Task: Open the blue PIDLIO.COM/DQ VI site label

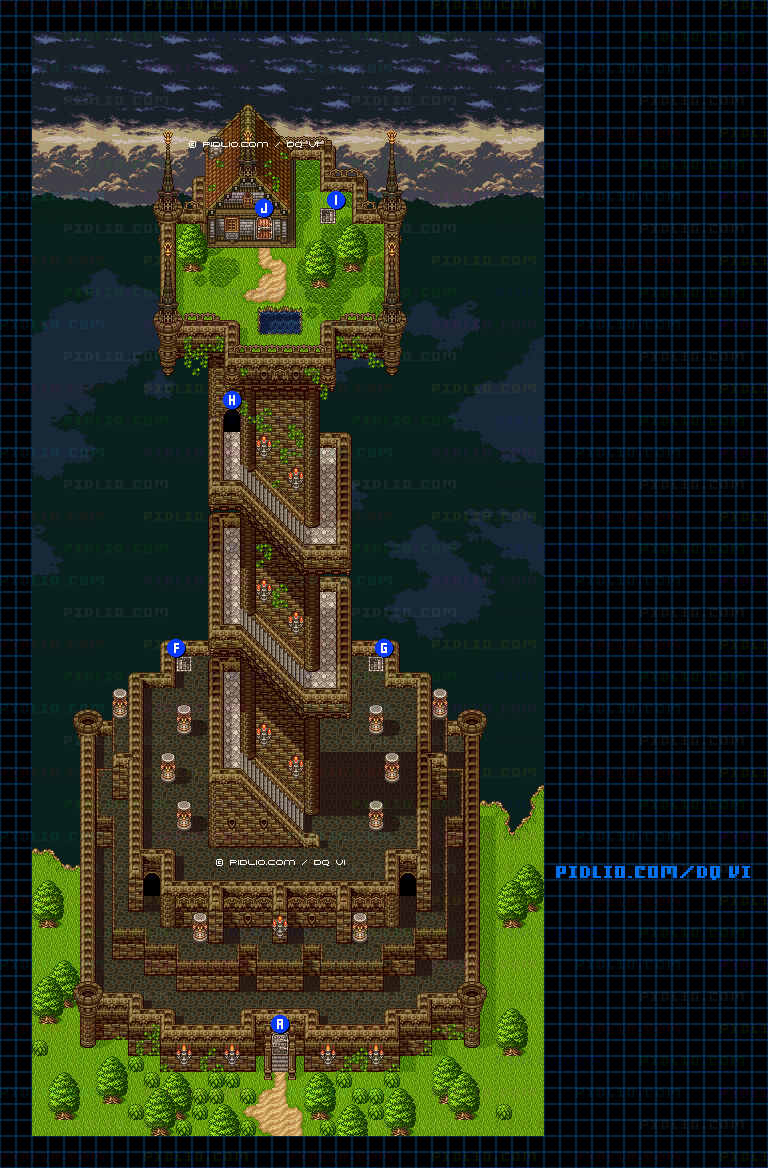Action: 653,872
